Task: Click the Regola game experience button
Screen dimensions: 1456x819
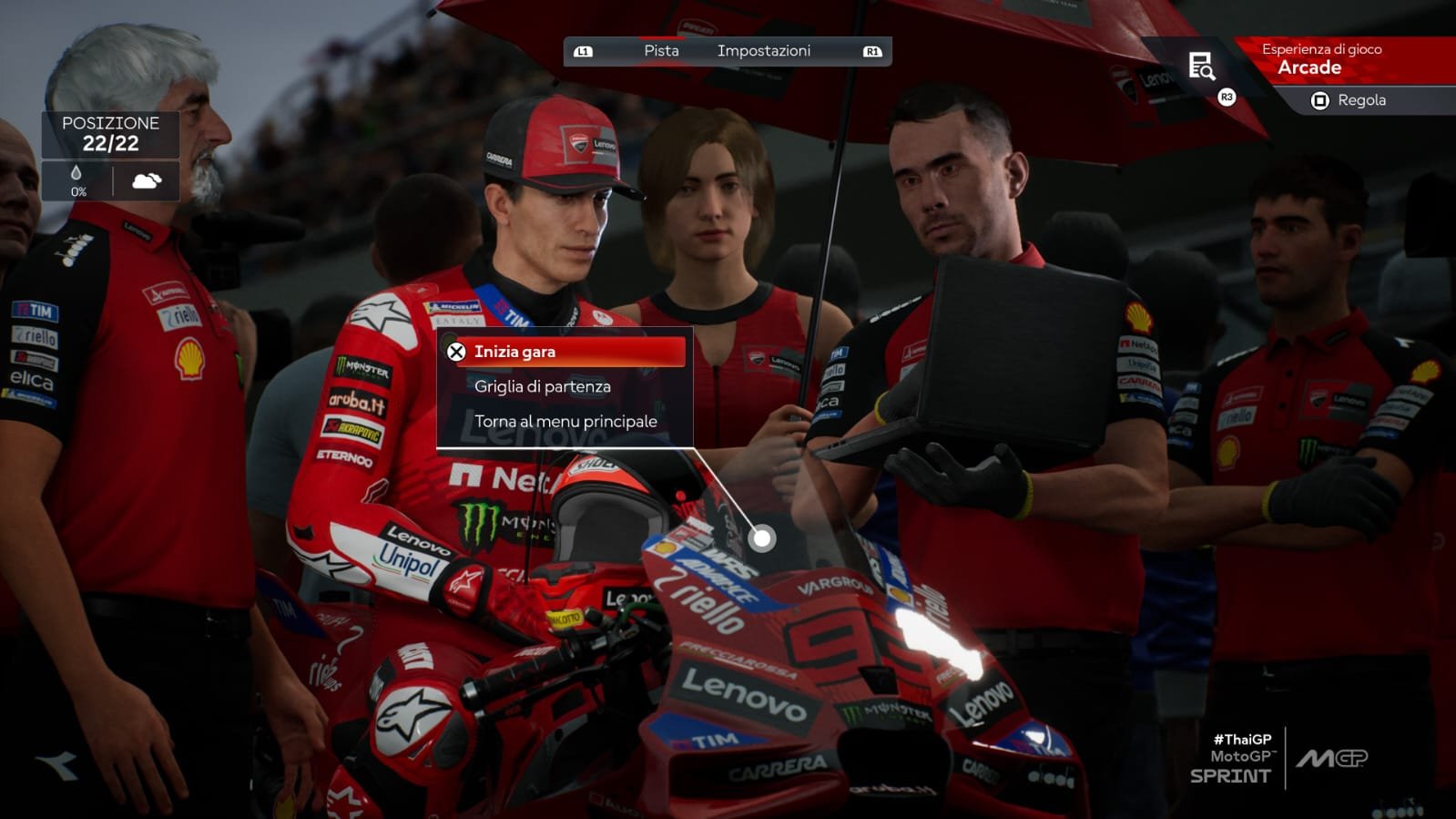Action: (x=1350, y=100)
